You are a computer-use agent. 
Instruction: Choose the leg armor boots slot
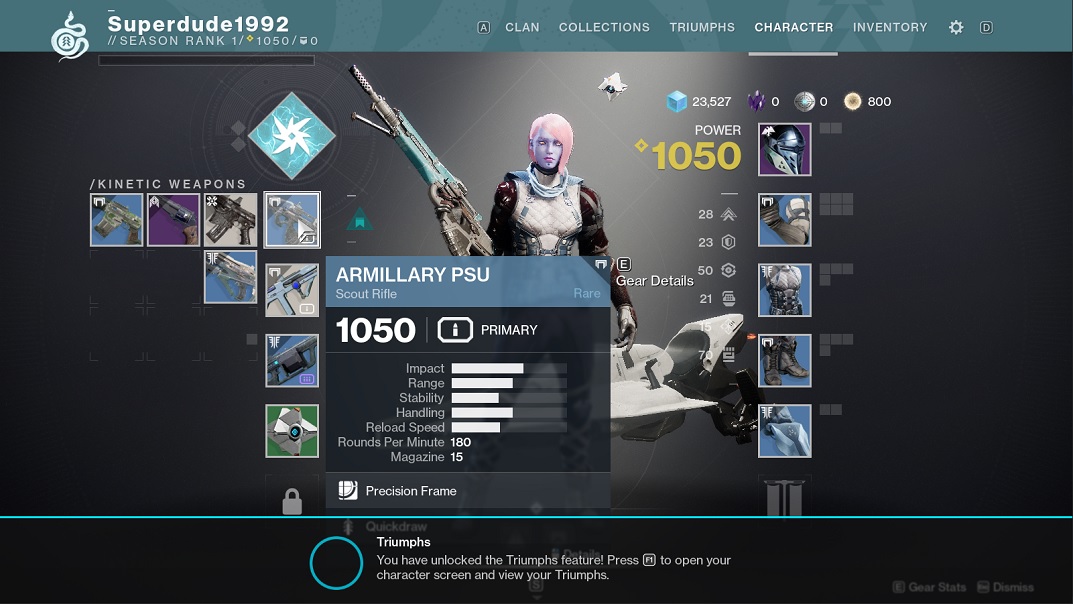[784, 361]
